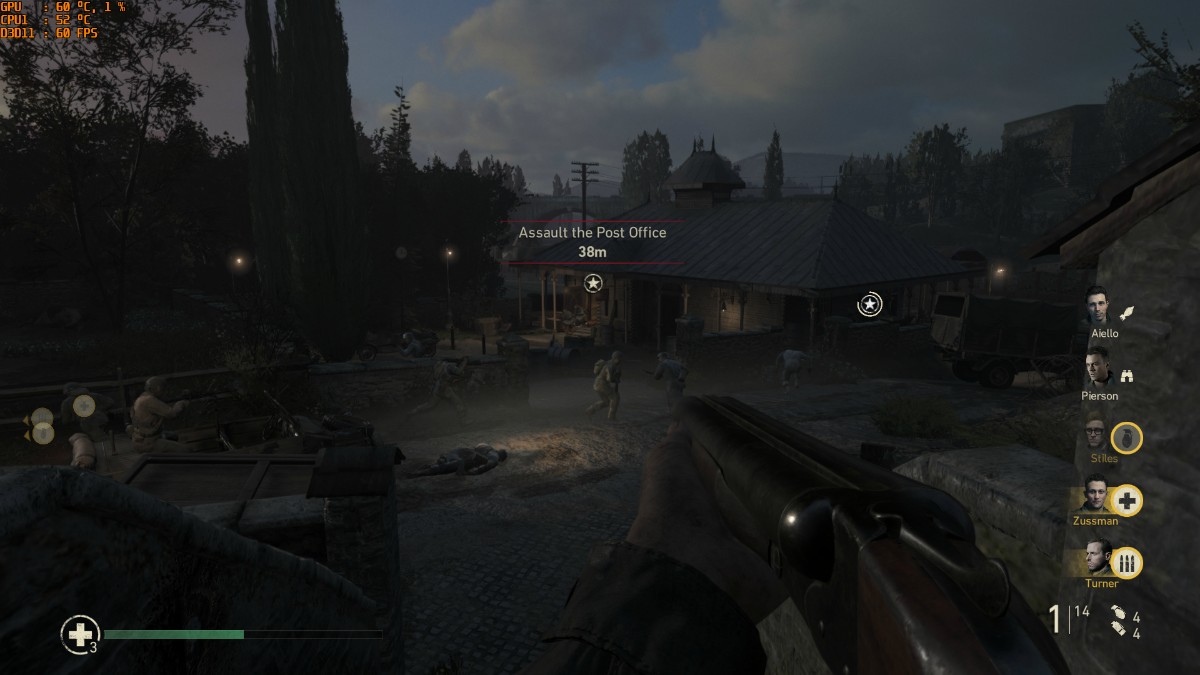The image size is (1200, 675).
Task: Activate Turner's ammo resupply icon
Action: click(x=1127, y=563)
